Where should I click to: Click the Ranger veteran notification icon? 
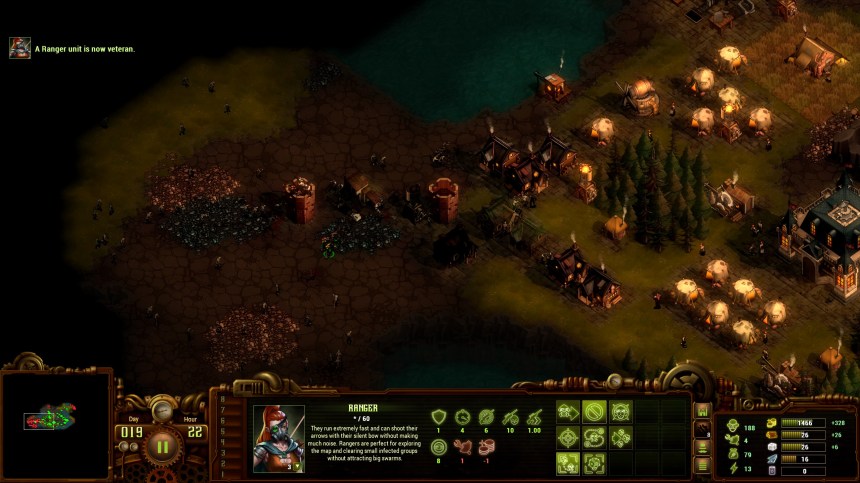coord(20,48)
